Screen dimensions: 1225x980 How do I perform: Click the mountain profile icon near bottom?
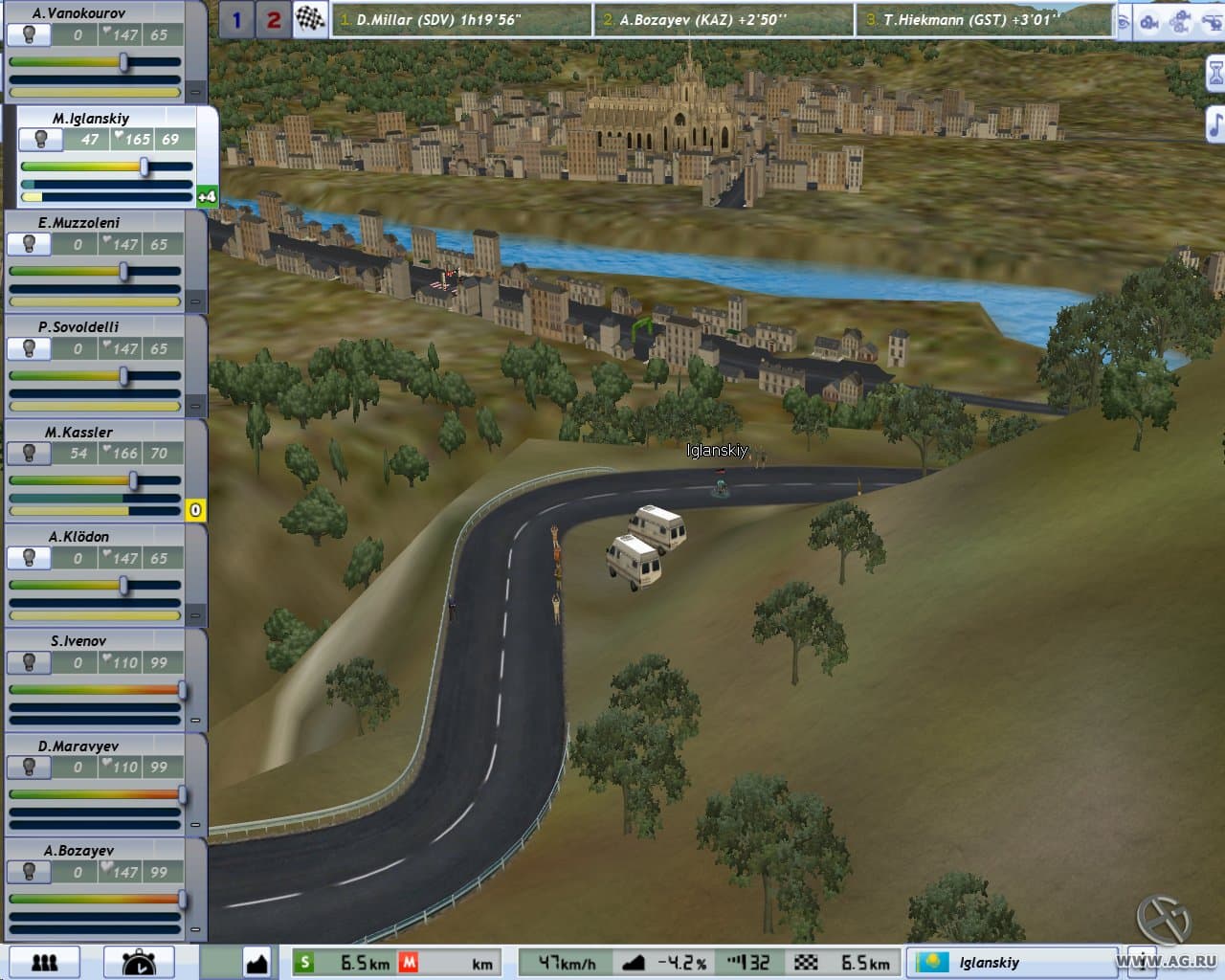(256, 961)
